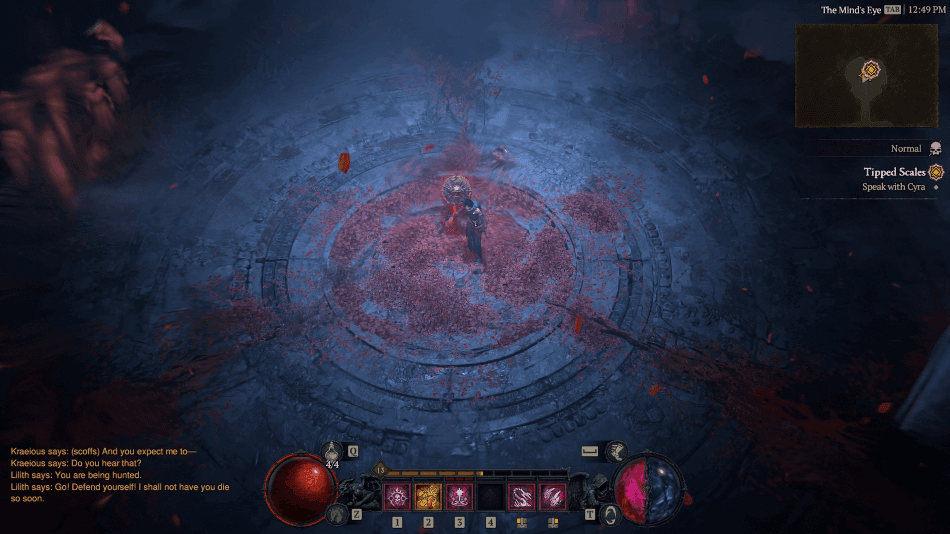
Task: Click the Normal difficulty skull icon
Action: (x=935, y=148)
